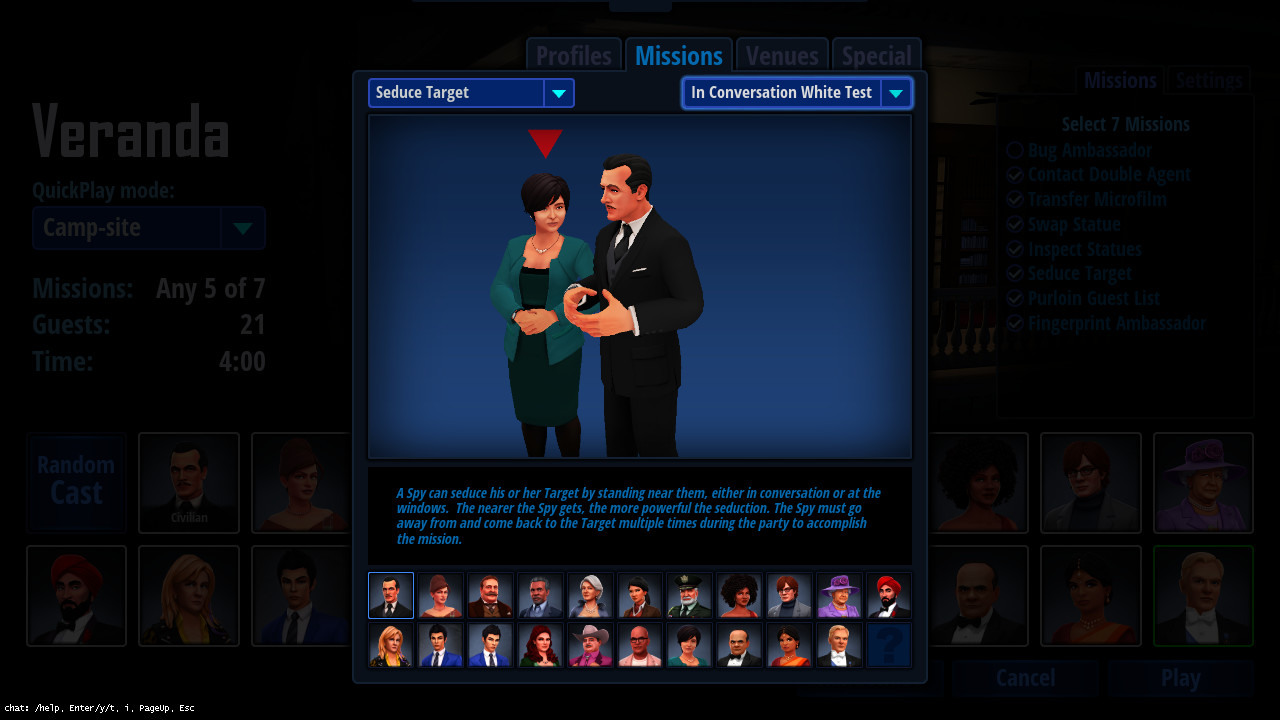Select the queen portrait with purple hat

[x=838, y=595]
